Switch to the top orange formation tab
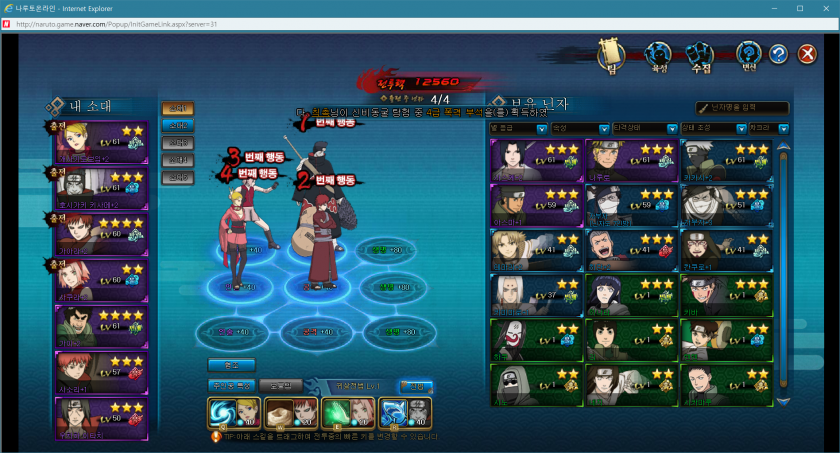Image resolution: width=840 pixels, height=453 pixels. [177, 108]
